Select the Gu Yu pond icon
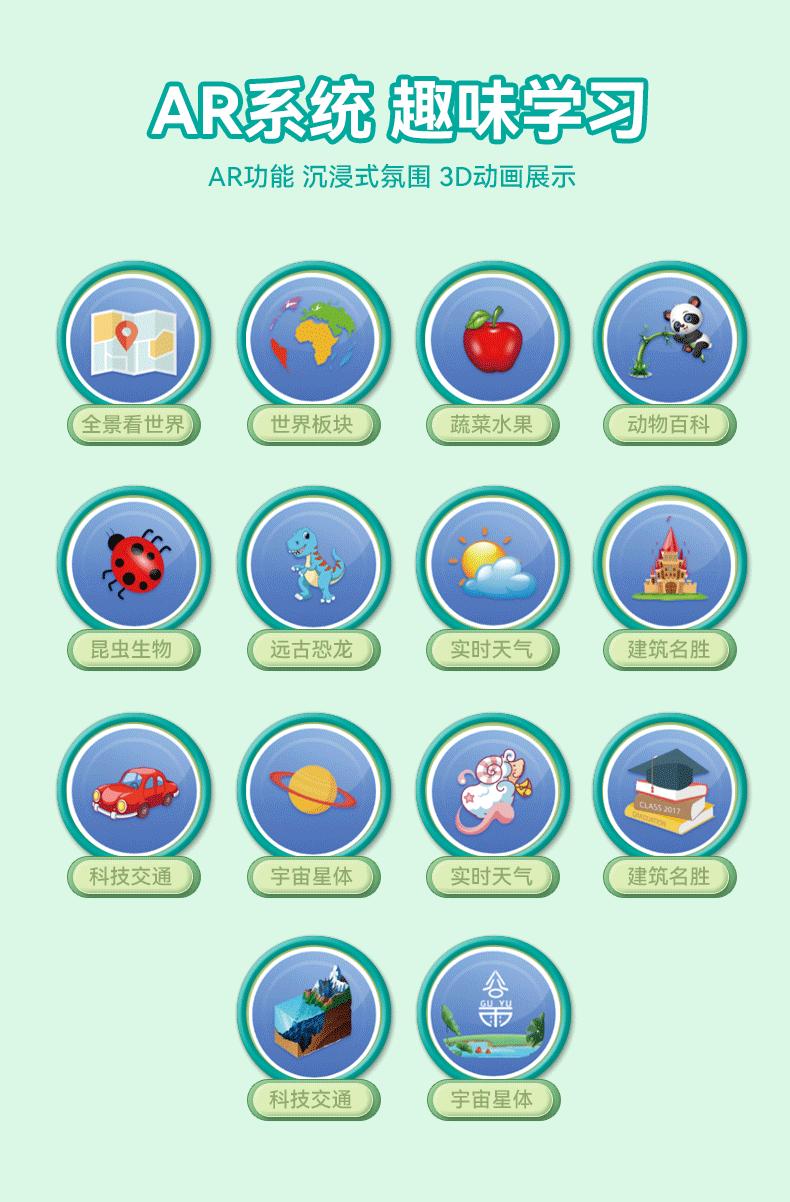This screenshot has width=790, height=1202. (492, 1013)
